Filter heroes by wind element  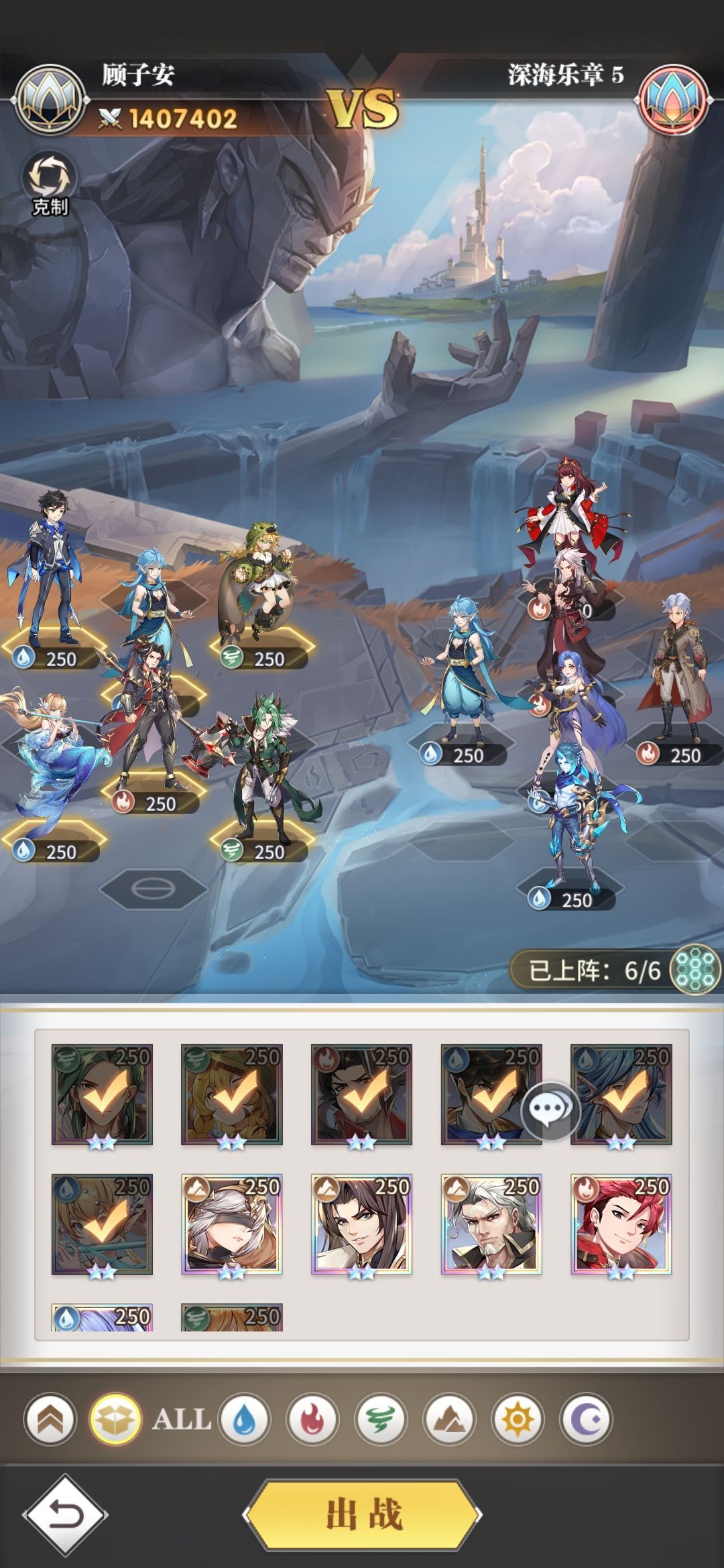(x=380, y=1419)
